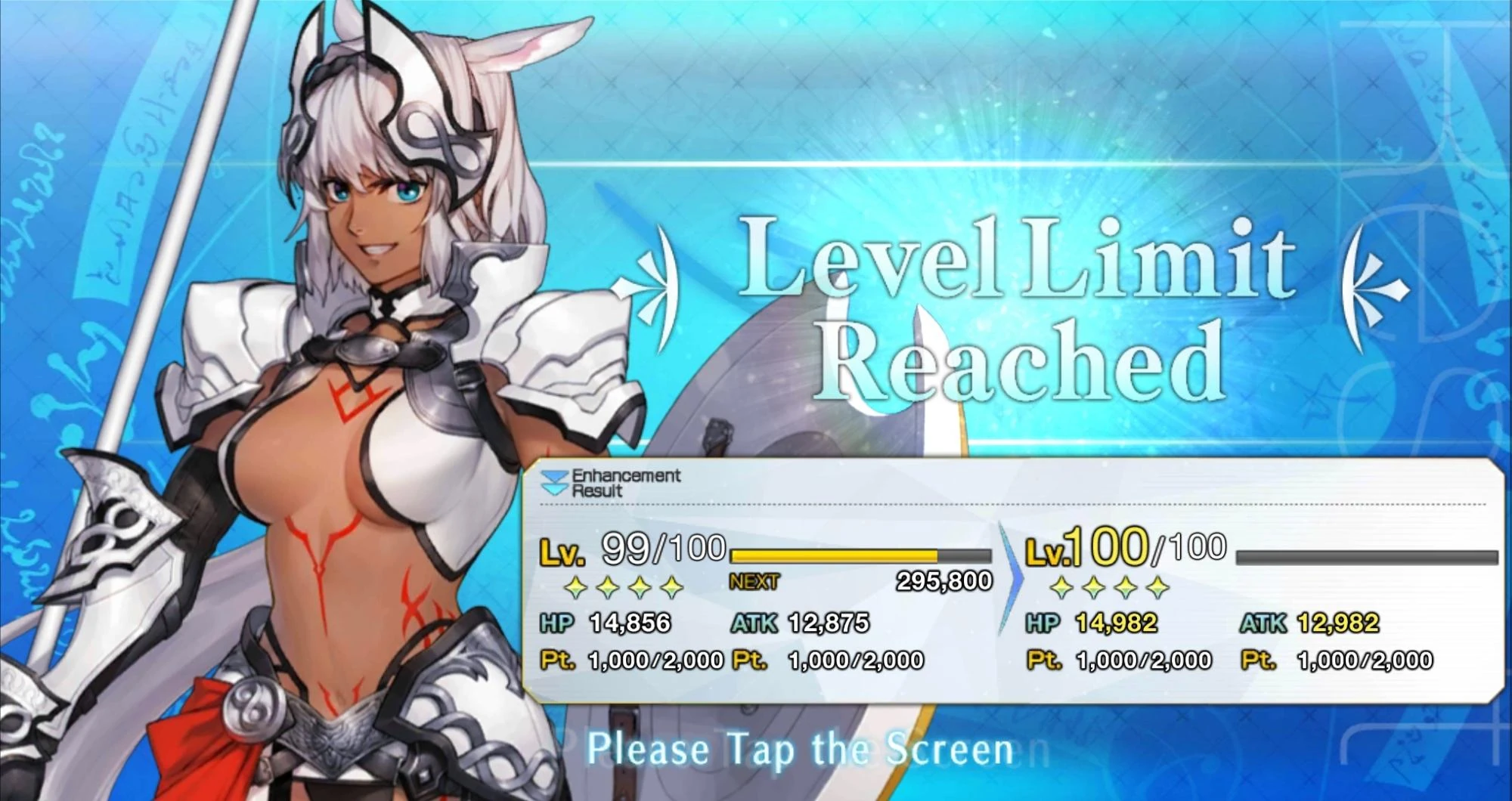This screenshot has height=801, width=1512.
Task: Click the 295,800 NEXT experience value
Action: coord(943,582)
